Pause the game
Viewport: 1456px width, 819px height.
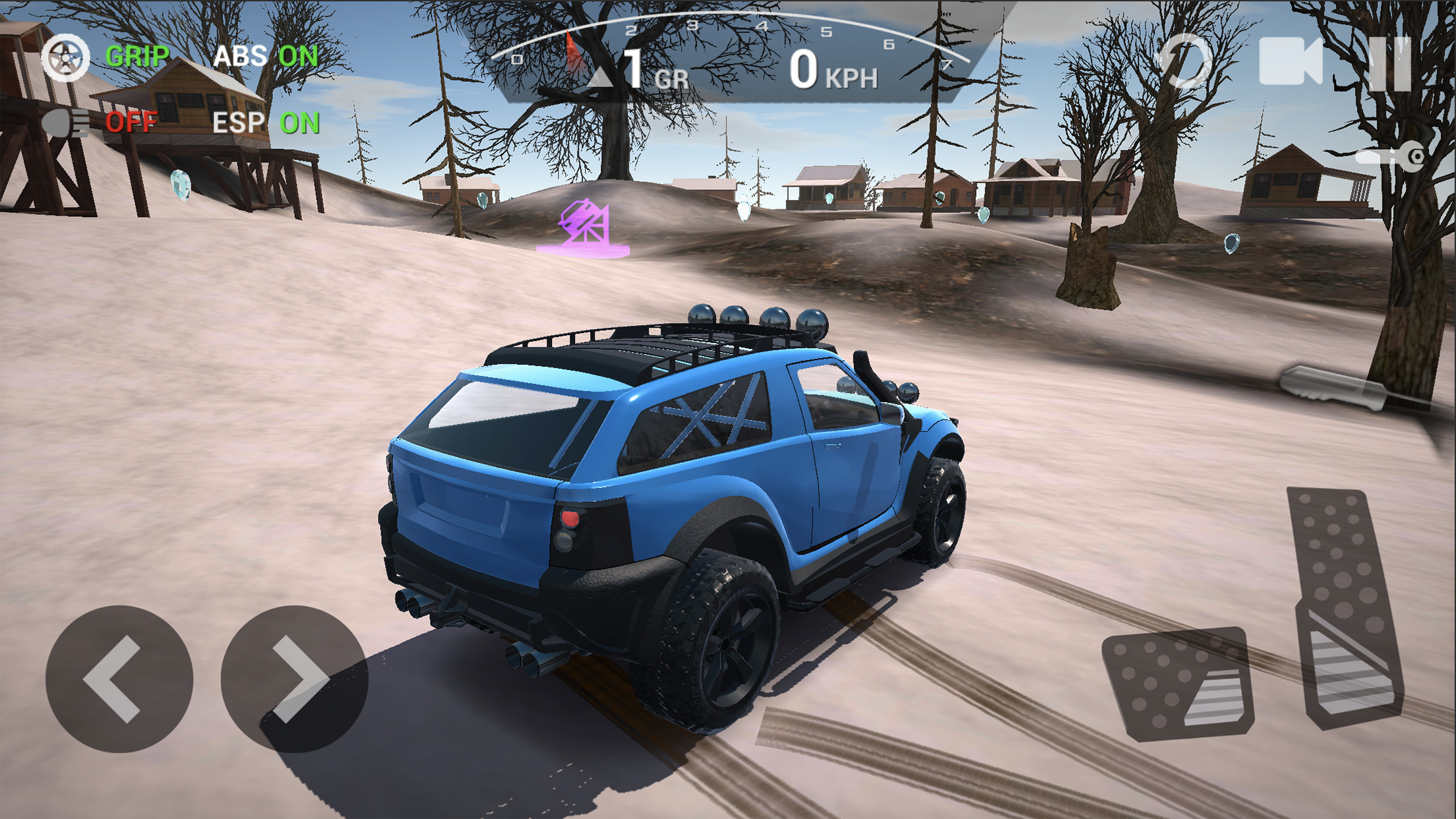(x=1390, y=63)
